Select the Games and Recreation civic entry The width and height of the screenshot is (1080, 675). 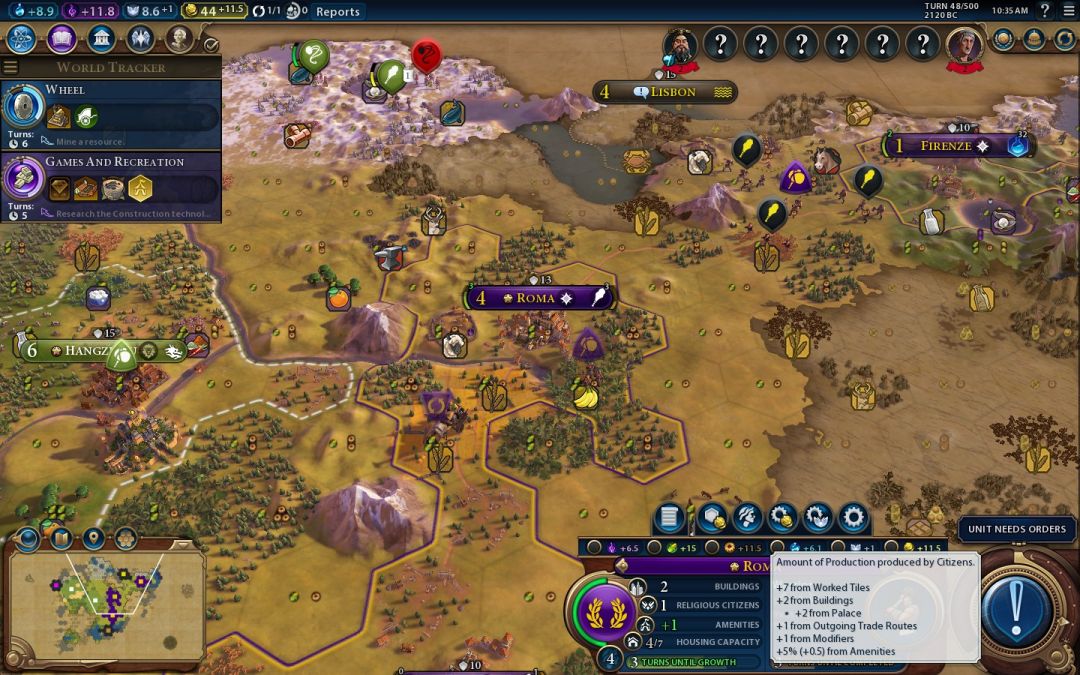pos(110,186)
